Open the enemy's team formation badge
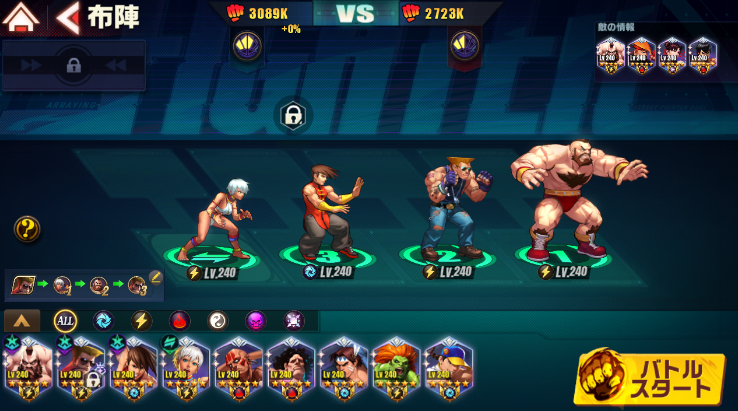Screen dimensions: 738x411 (462, 45)
